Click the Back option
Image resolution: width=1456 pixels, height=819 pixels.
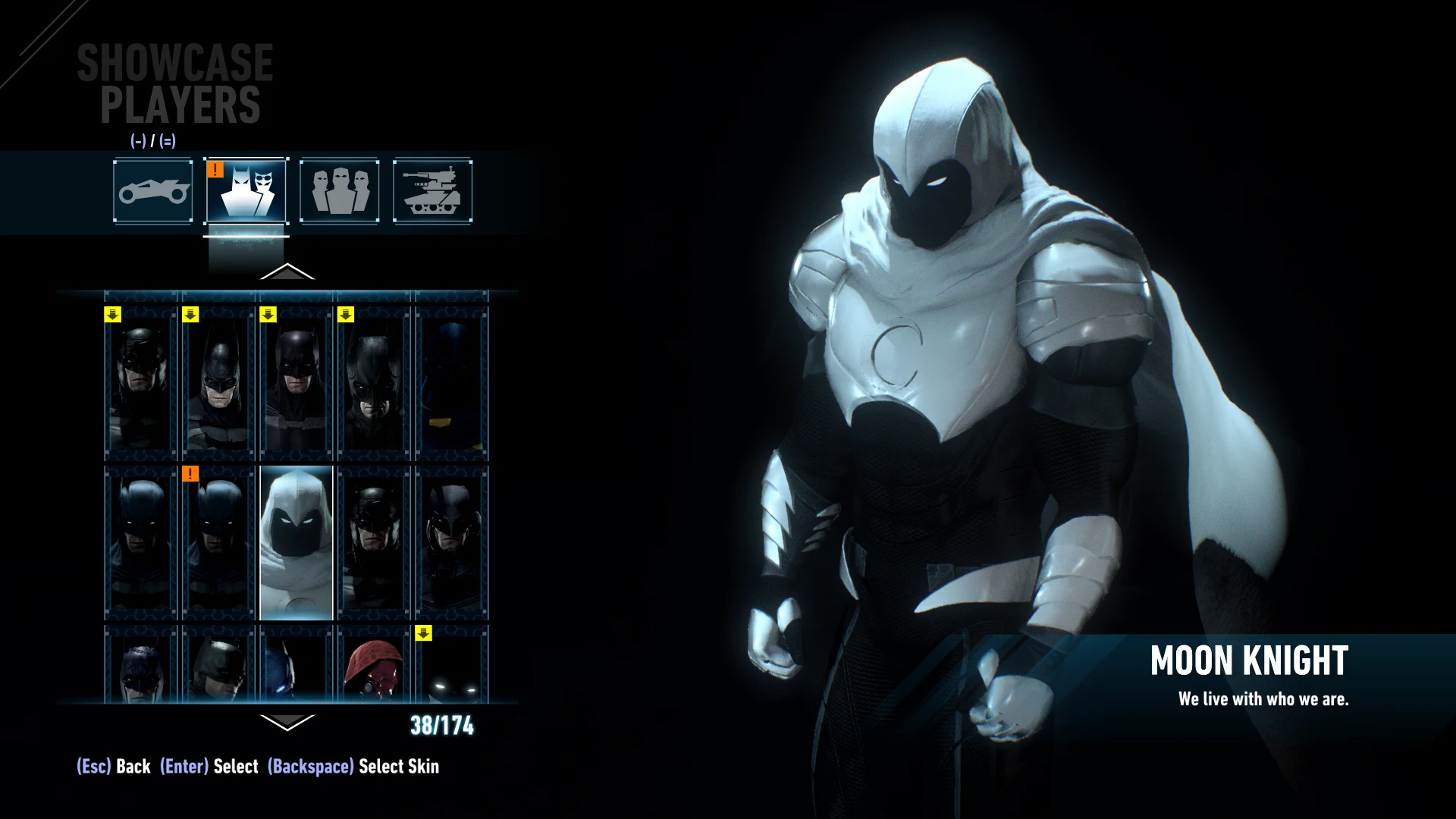[x=114, y=767]
